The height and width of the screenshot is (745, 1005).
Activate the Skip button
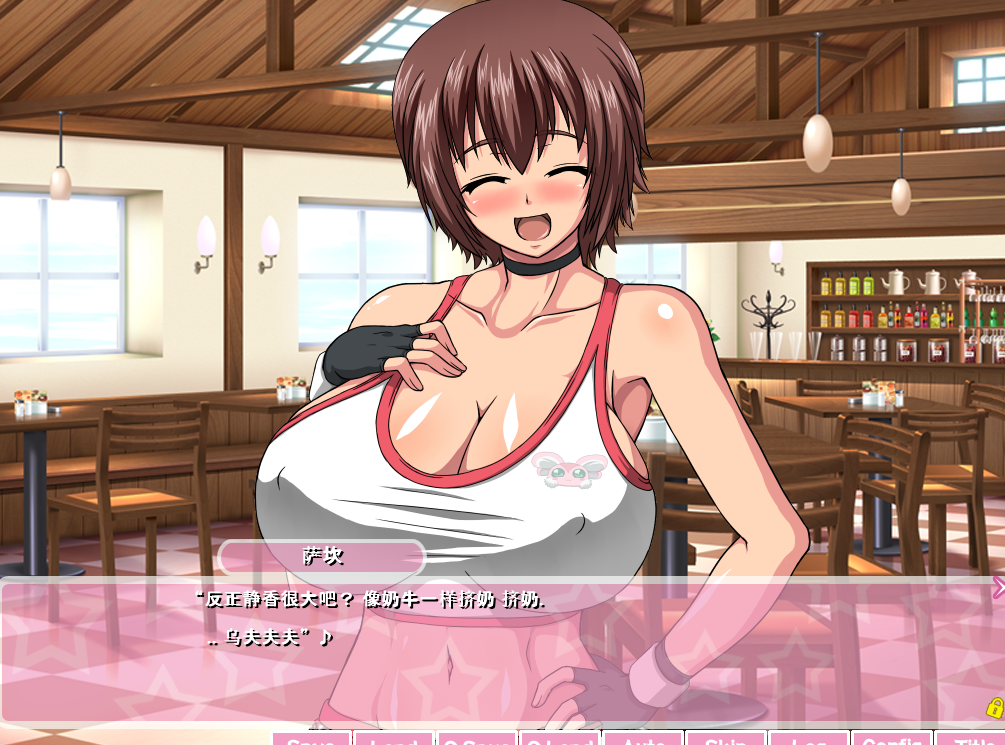click(x=726, y=739)
